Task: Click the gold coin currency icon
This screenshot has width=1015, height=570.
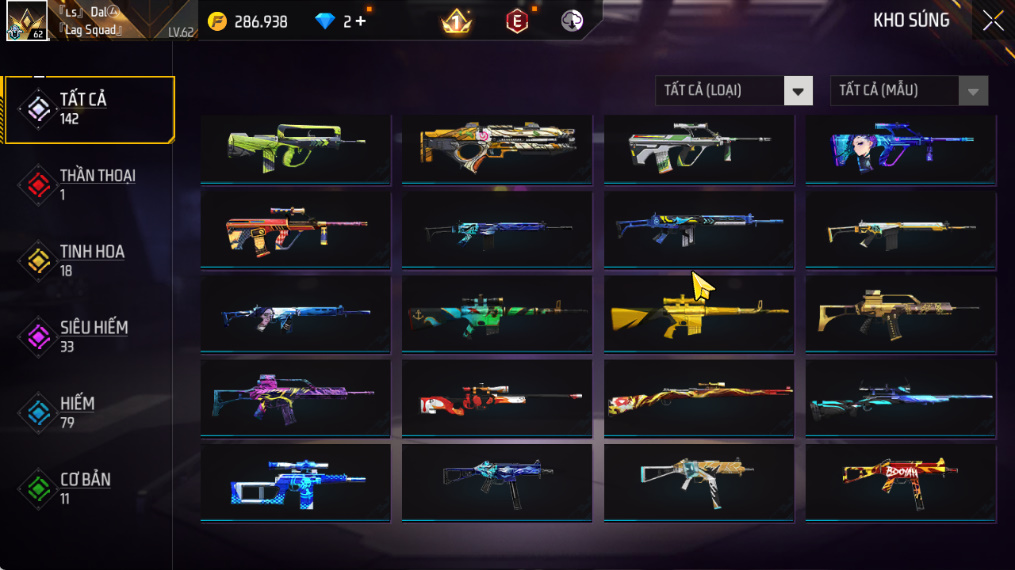Action: coord(218,21)
